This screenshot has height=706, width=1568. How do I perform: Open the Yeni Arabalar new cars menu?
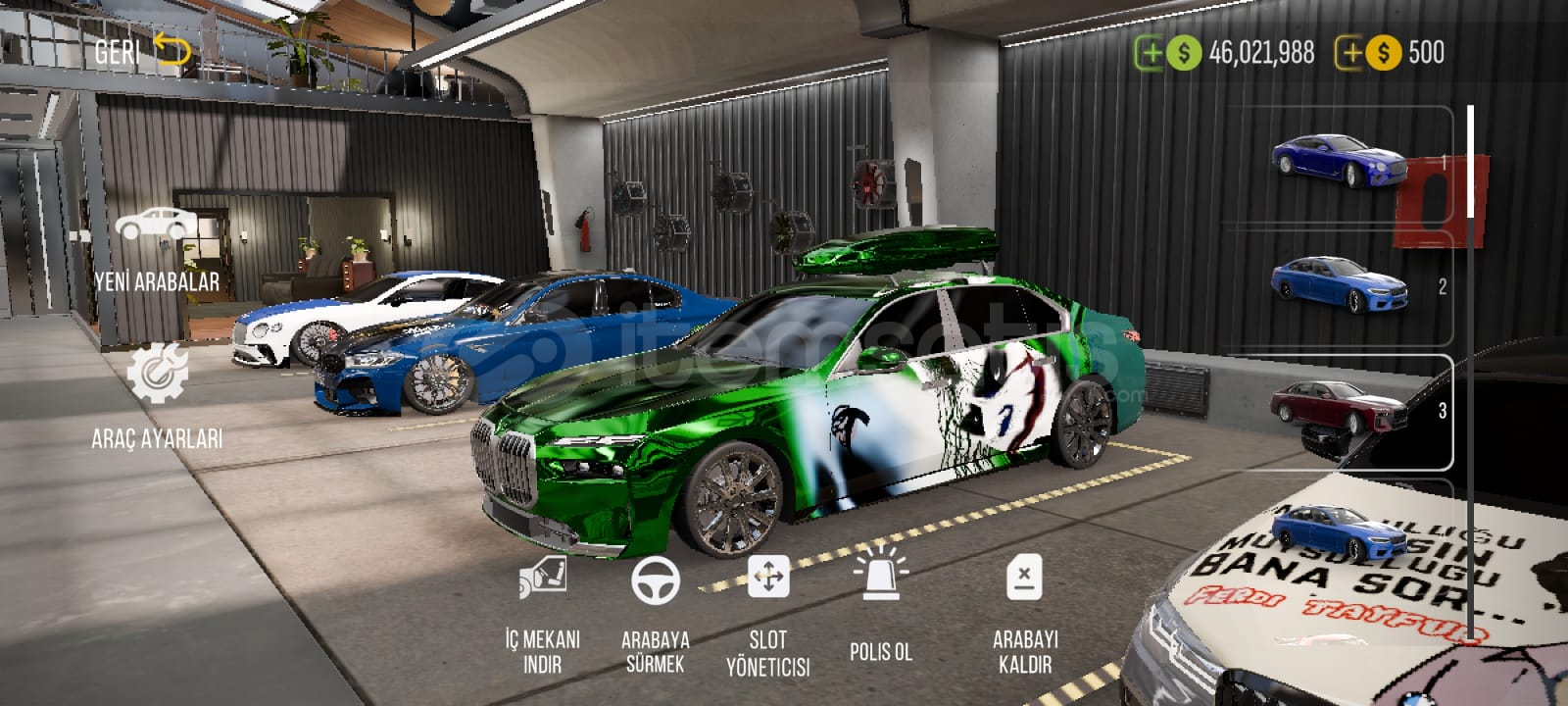pyautogui.click(x=157, y=250)
